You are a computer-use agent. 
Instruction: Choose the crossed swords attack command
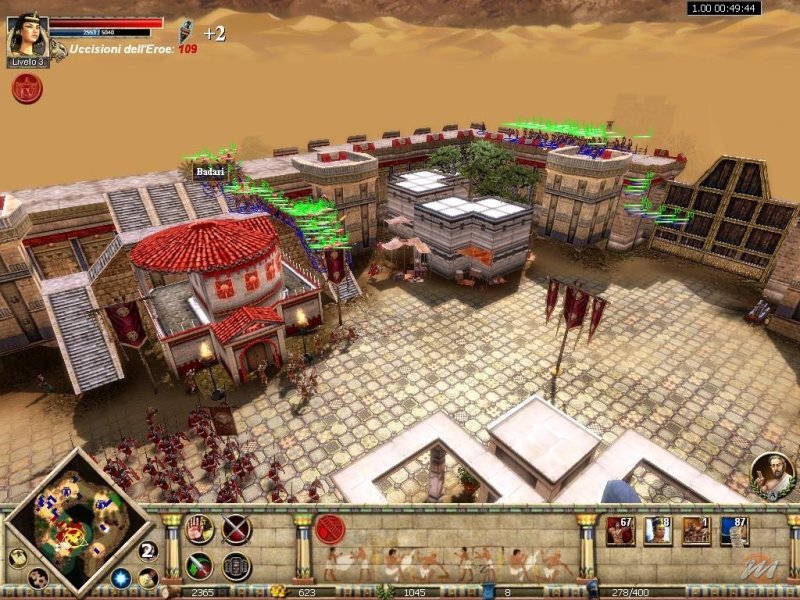(x=236, y=529)
